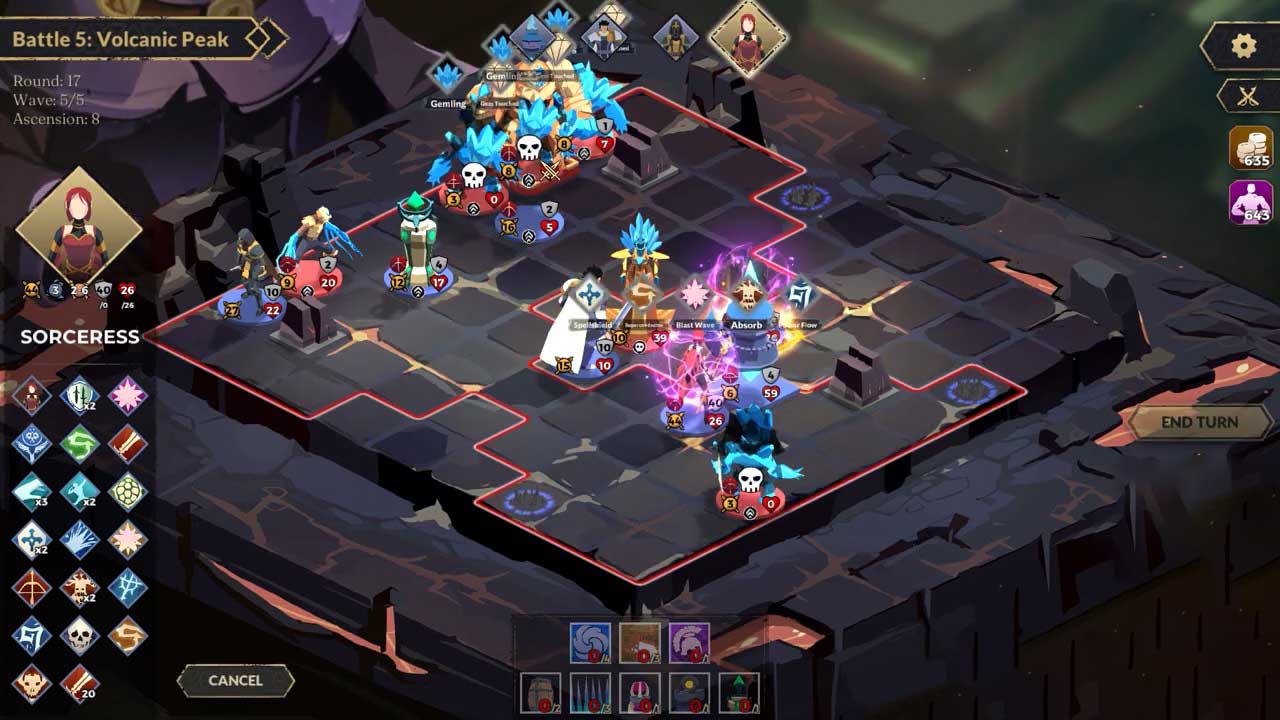1280x720 pixels.
Task: Use the blue spiral vortex item
Action: (x=590, y=642)
